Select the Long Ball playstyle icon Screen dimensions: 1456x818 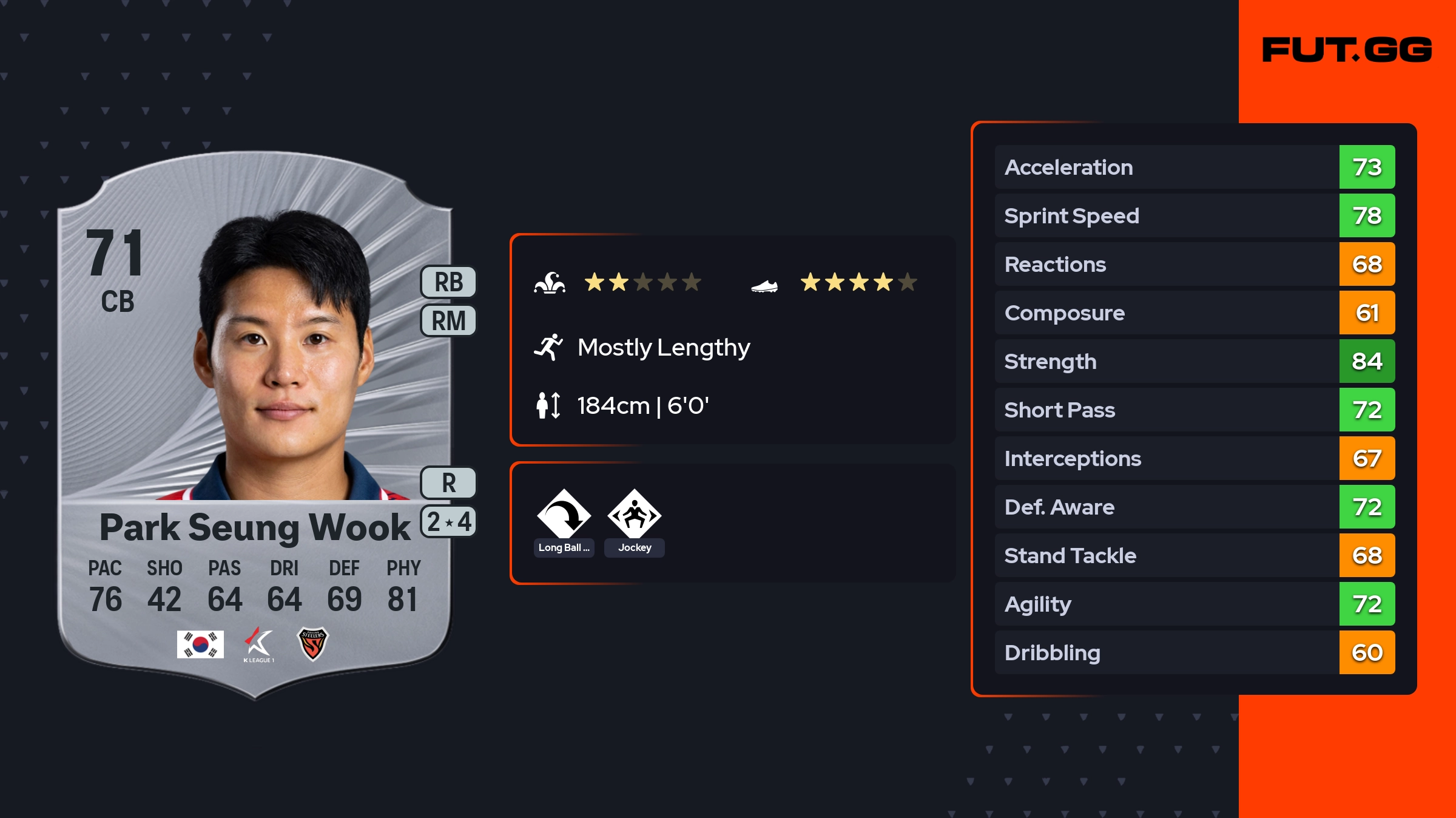tap(564, 515)
